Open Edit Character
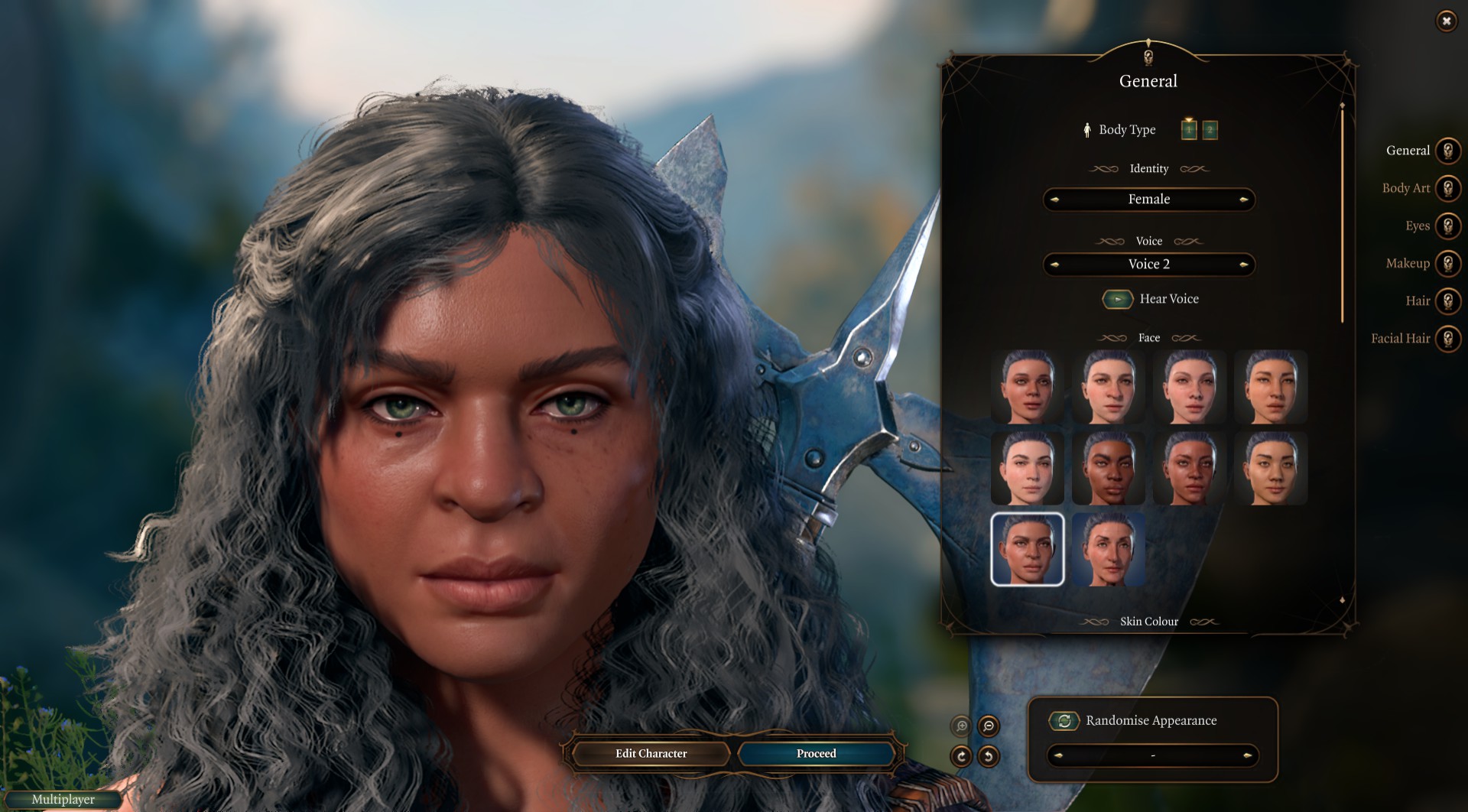The width and height of the screenshot is (1468, 812). (651, 754)
